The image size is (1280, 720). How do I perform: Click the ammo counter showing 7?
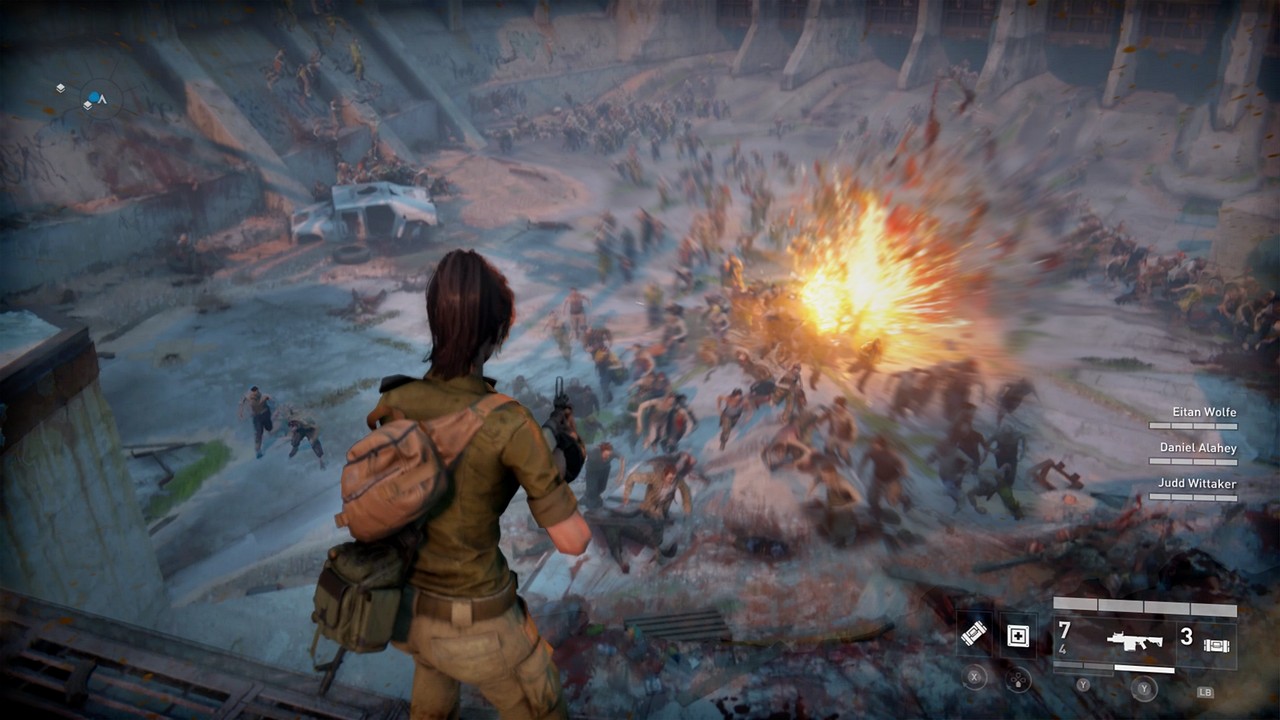1064,628
